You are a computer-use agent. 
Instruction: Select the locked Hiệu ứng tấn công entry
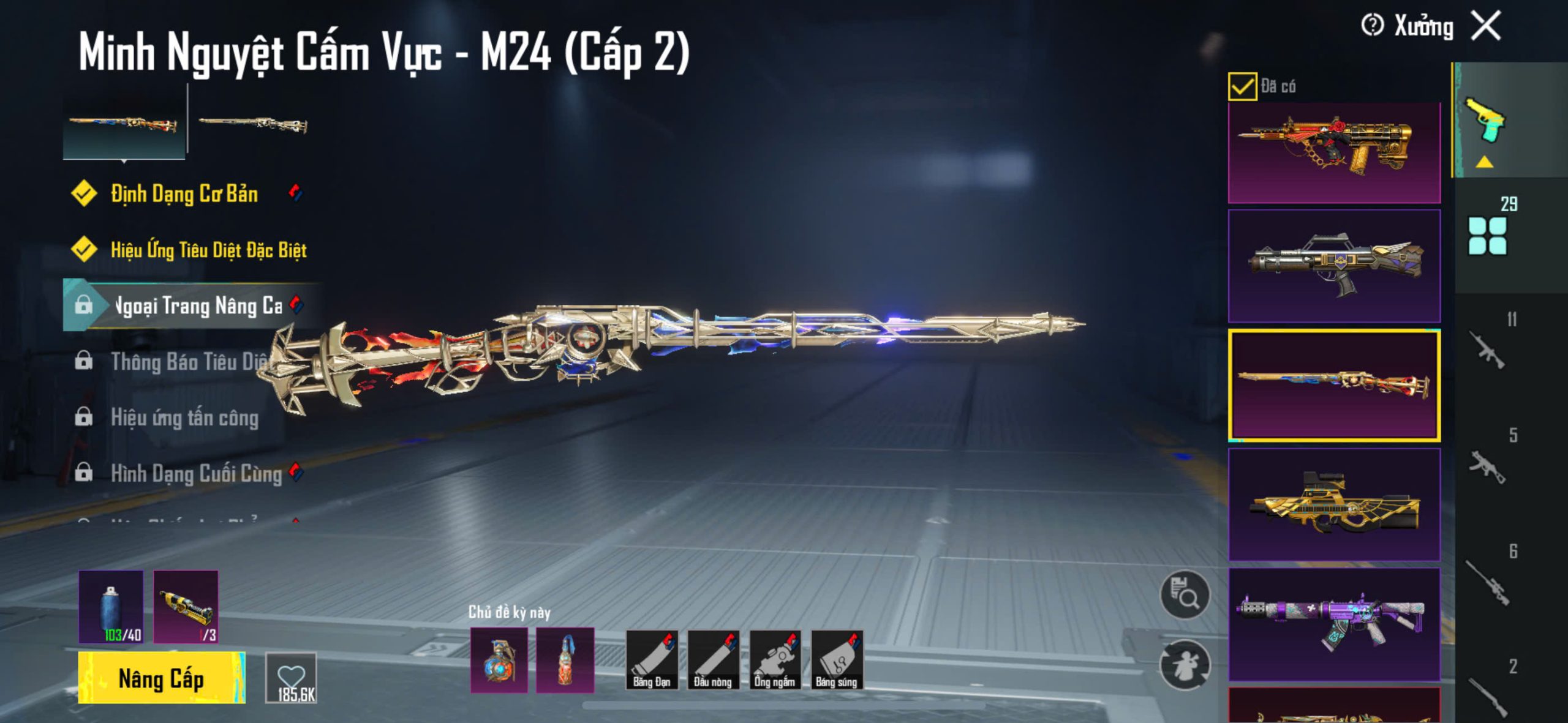pos(184,418)
